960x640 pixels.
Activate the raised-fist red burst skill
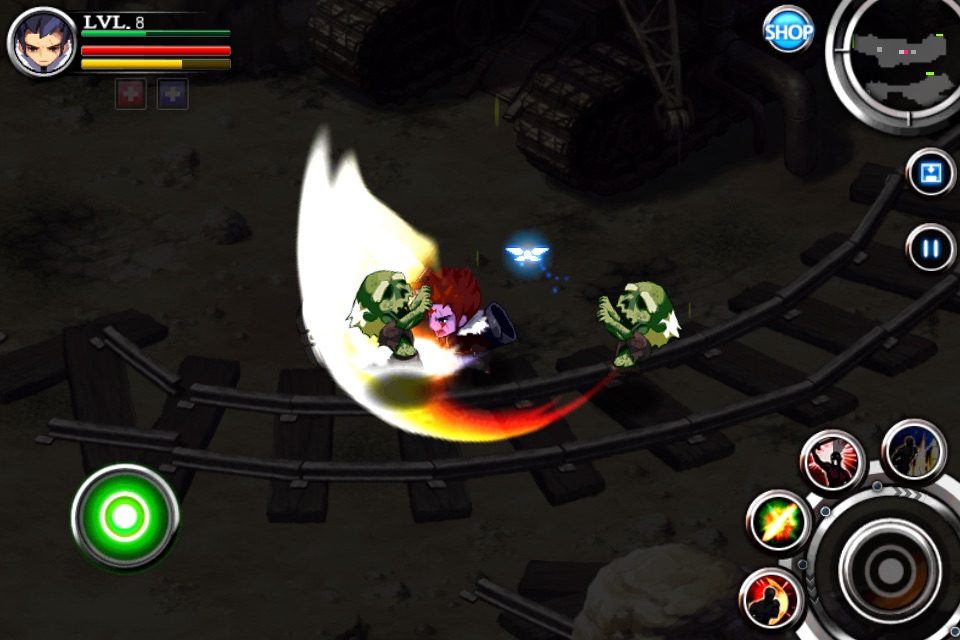coord(832,462)
